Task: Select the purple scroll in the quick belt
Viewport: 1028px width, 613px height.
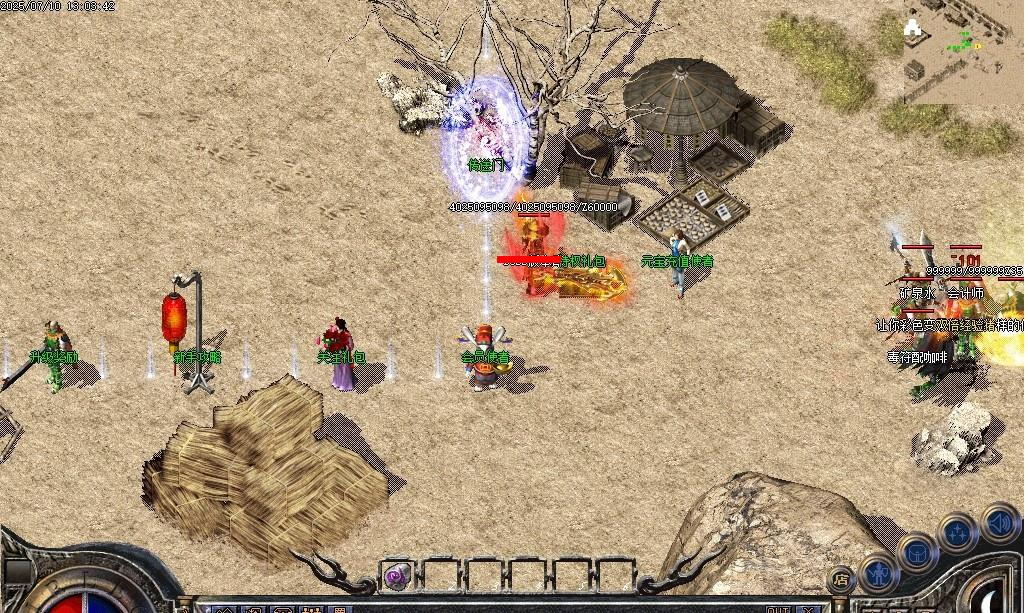Action: (398, 575)
